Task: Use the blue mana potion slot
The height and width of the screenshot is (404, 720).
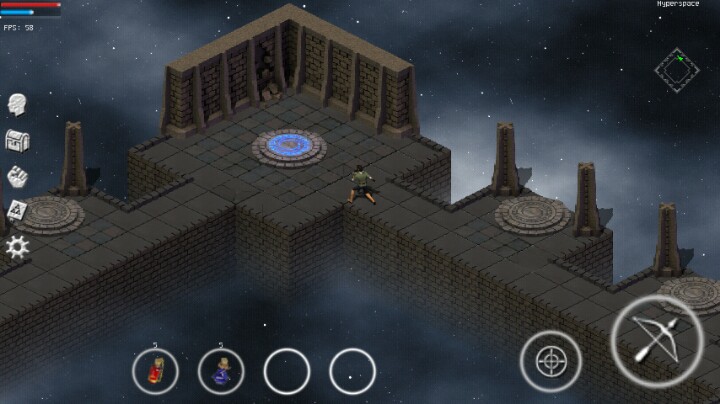Action: (x=221, y=371)
